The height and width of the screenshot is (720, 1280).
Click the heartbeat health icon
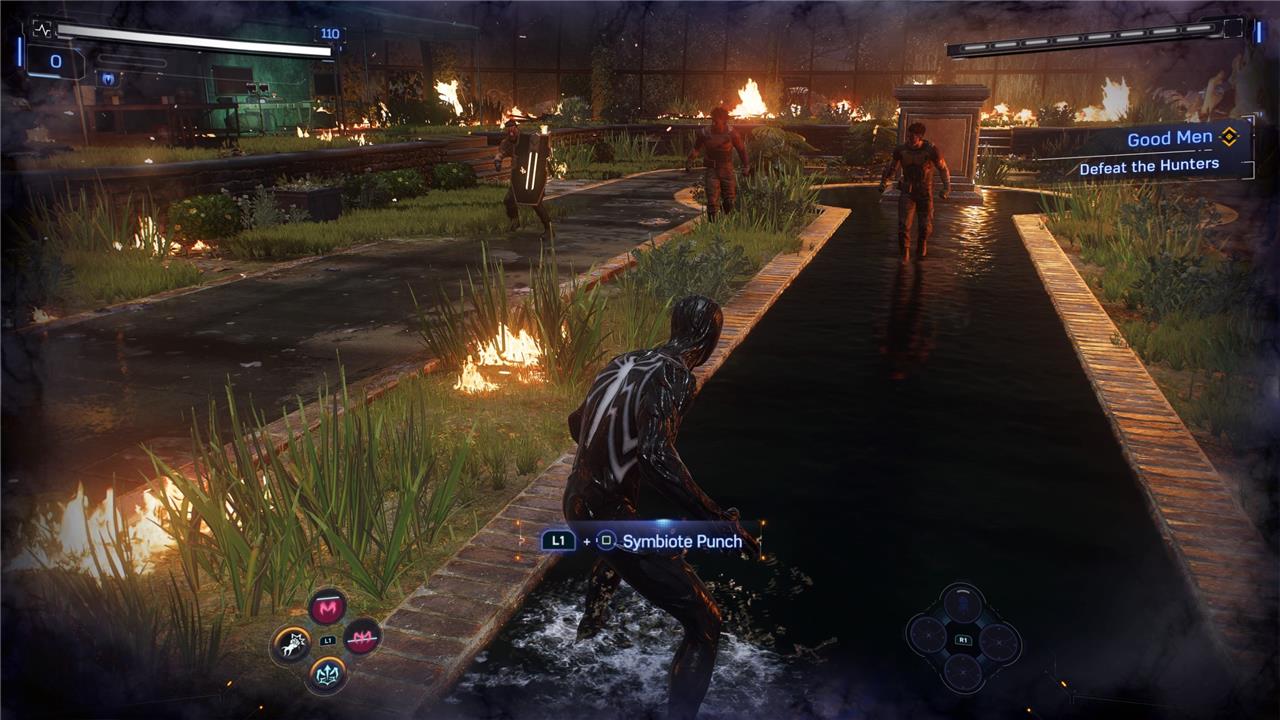42,31
